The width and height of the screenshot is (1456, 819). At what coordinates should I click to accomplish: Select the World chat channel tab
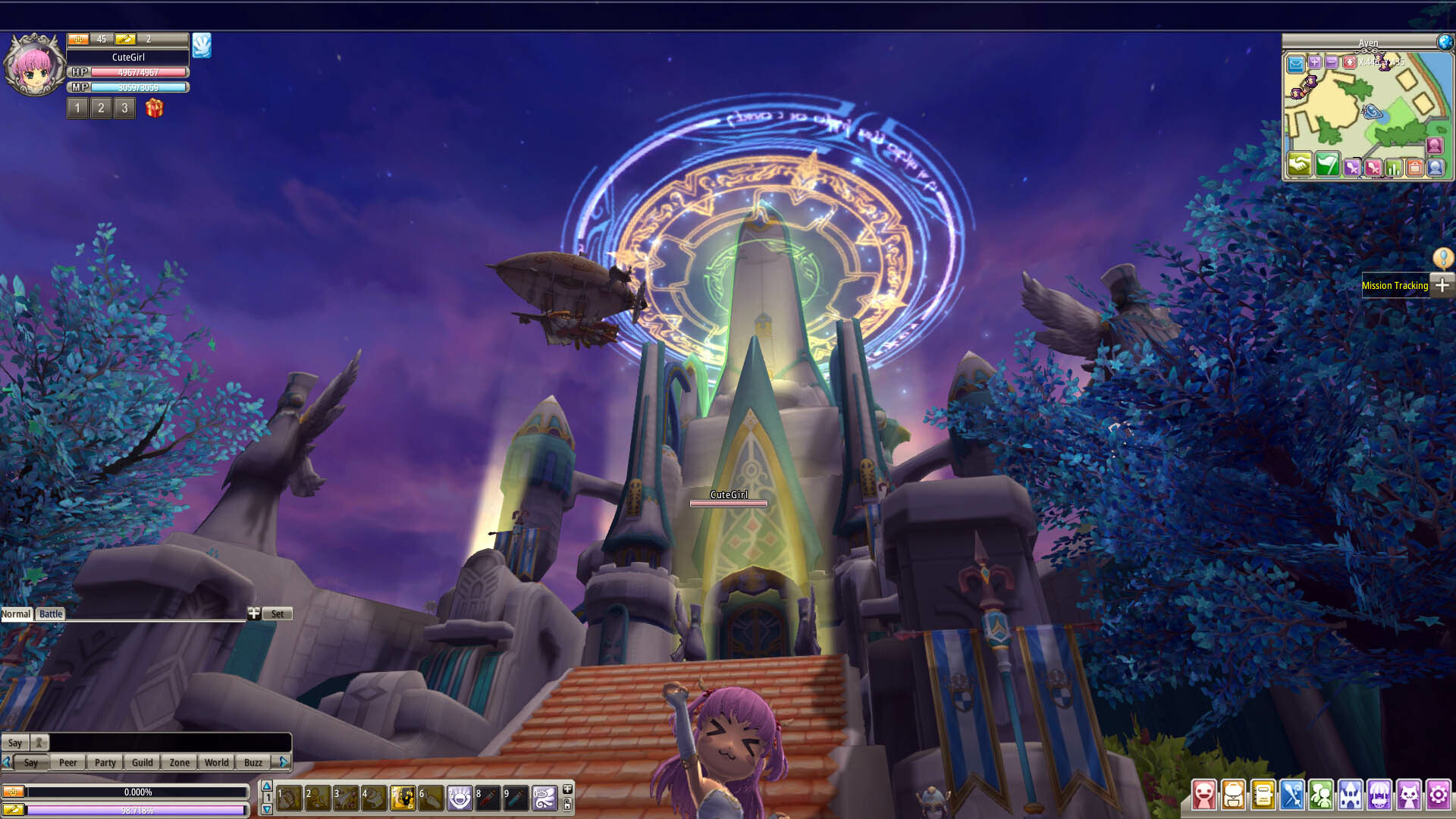click(x=216, y=763)
